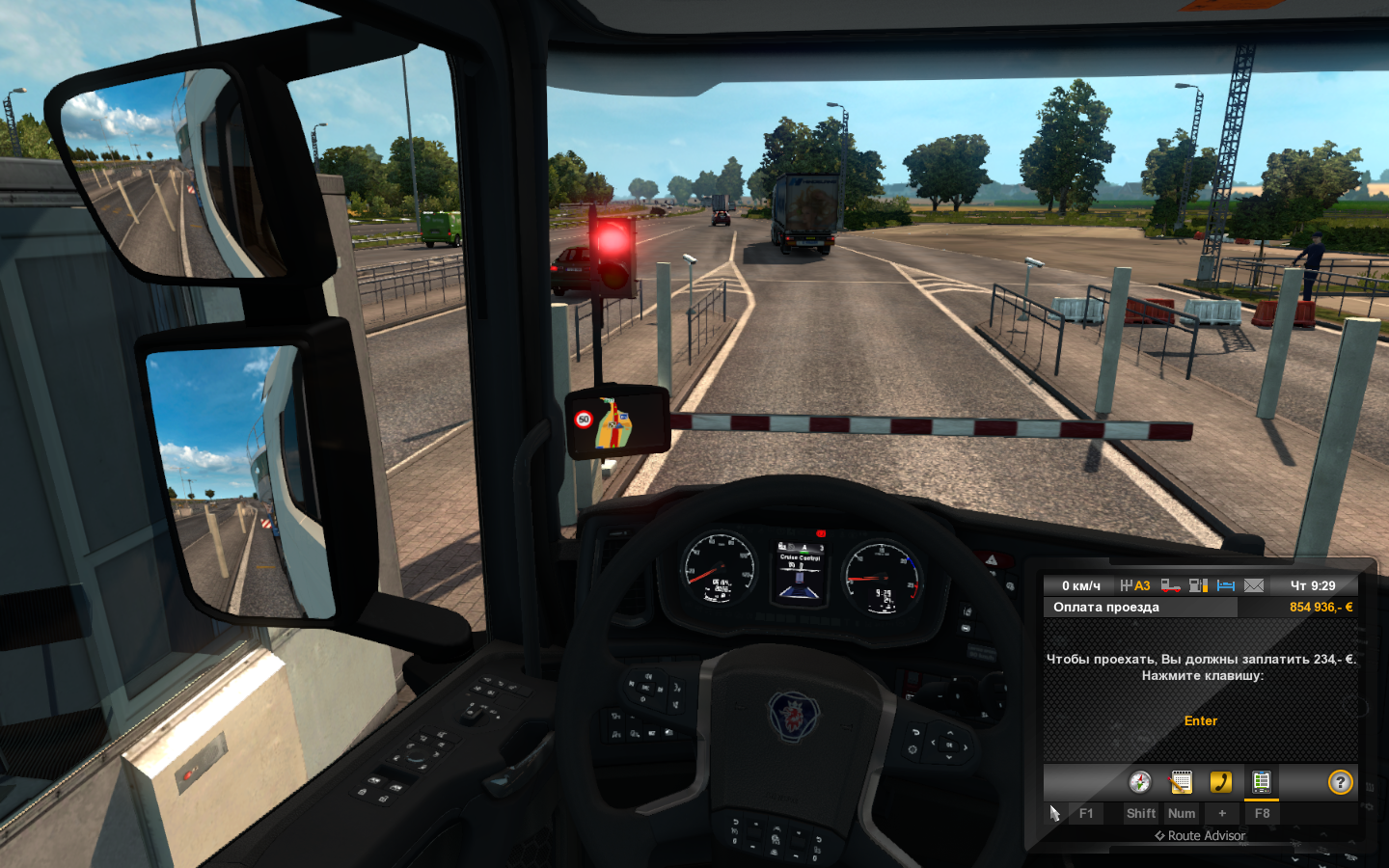The image size is (1389, 868).
Task: Open the compass navigation tab
Action: 1140,782
